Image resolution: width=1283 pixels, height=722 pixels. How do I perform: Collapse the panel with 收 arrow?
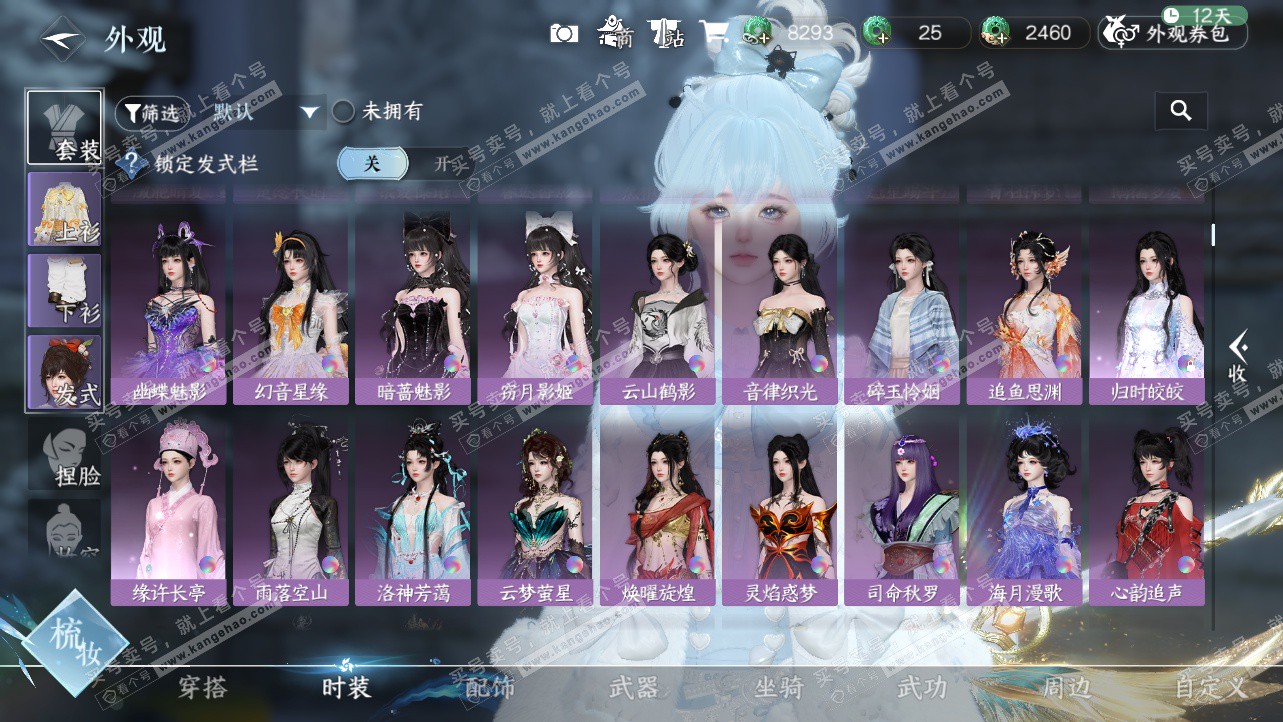tap(1238, 358)
